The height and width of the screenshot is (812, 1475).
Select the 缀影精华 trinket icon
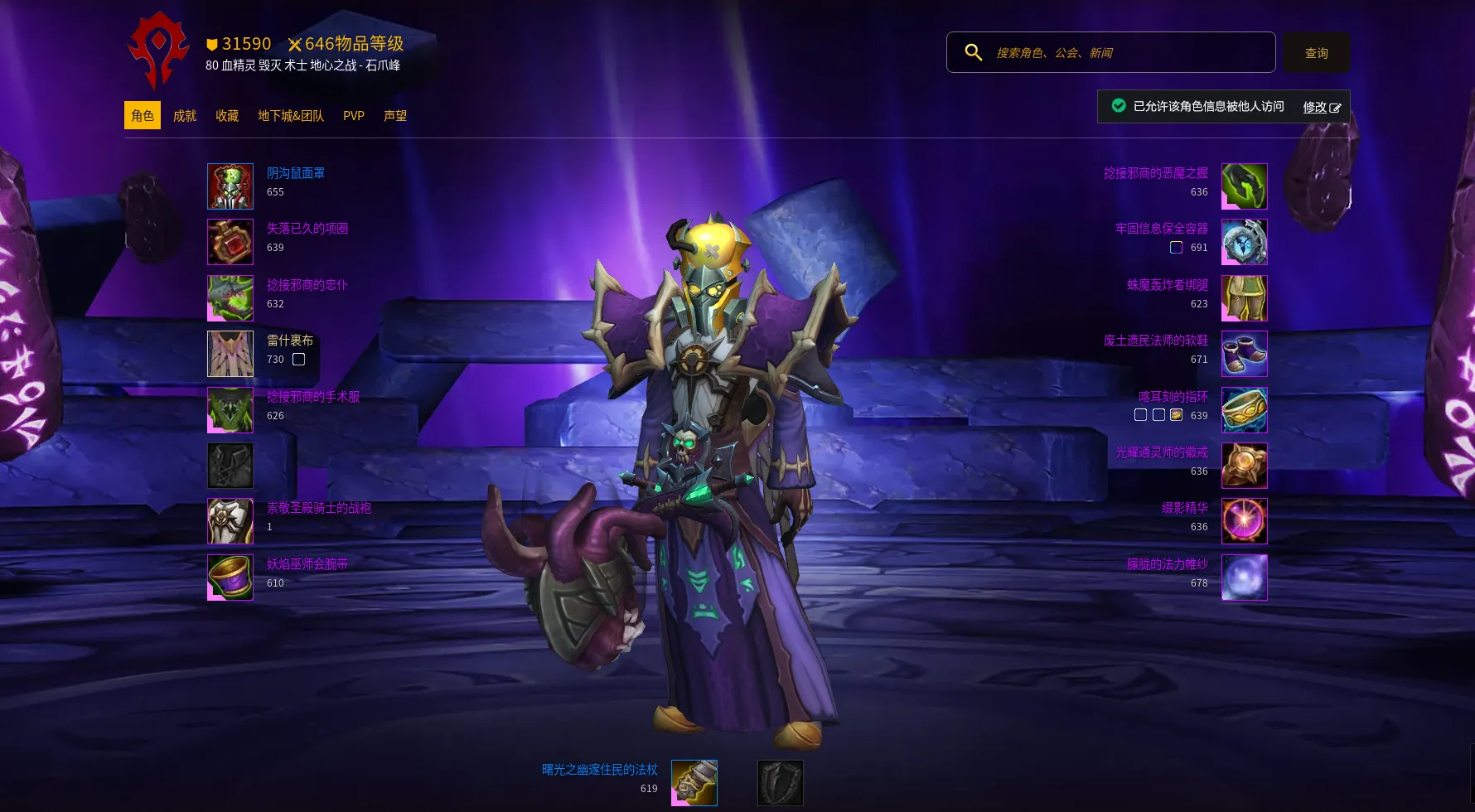tap(1244, 521)
